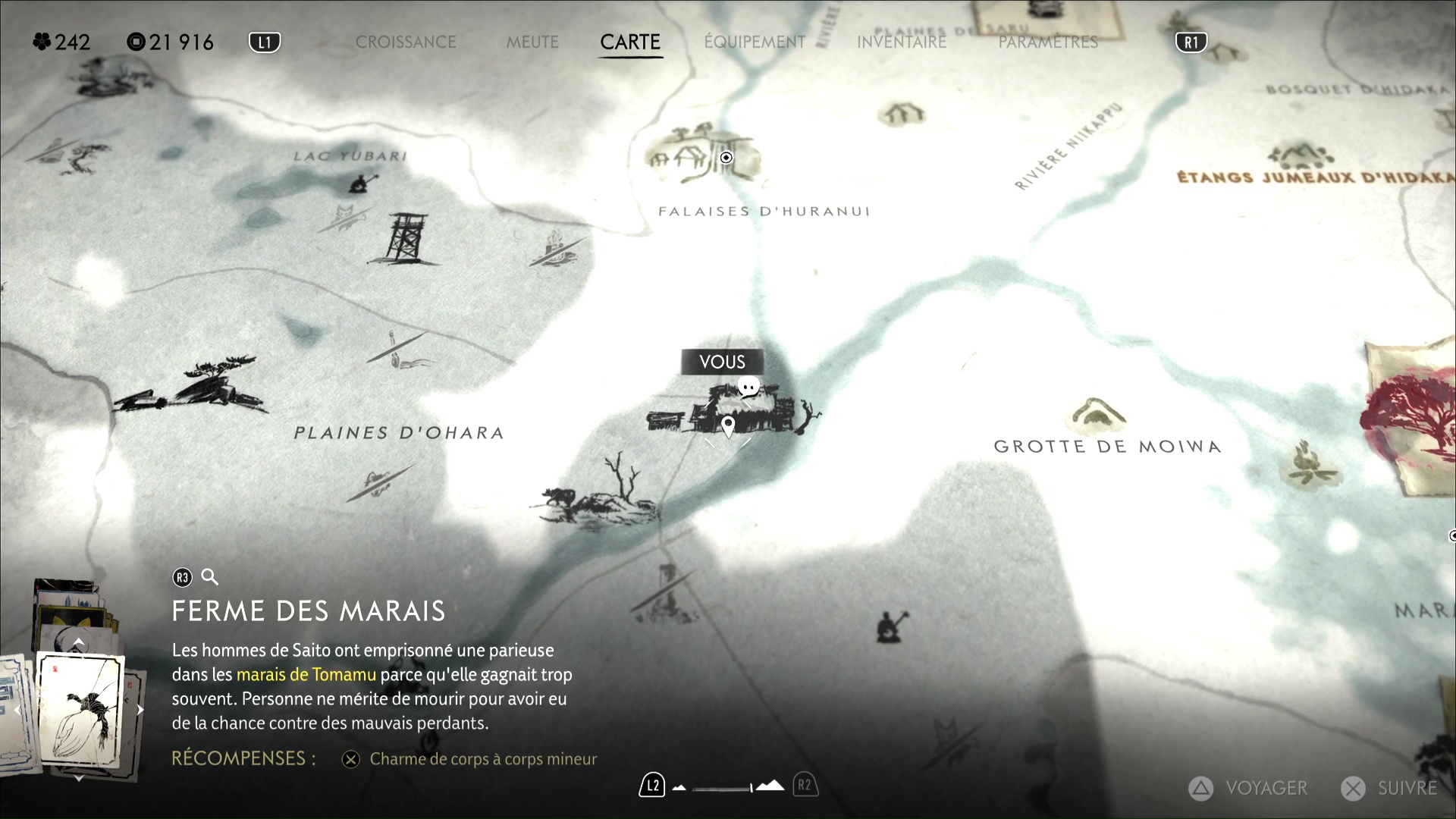Choose the Voyager fast travel option
The height and width of the screenshot is (819, 1456).
click(1248, 789)
